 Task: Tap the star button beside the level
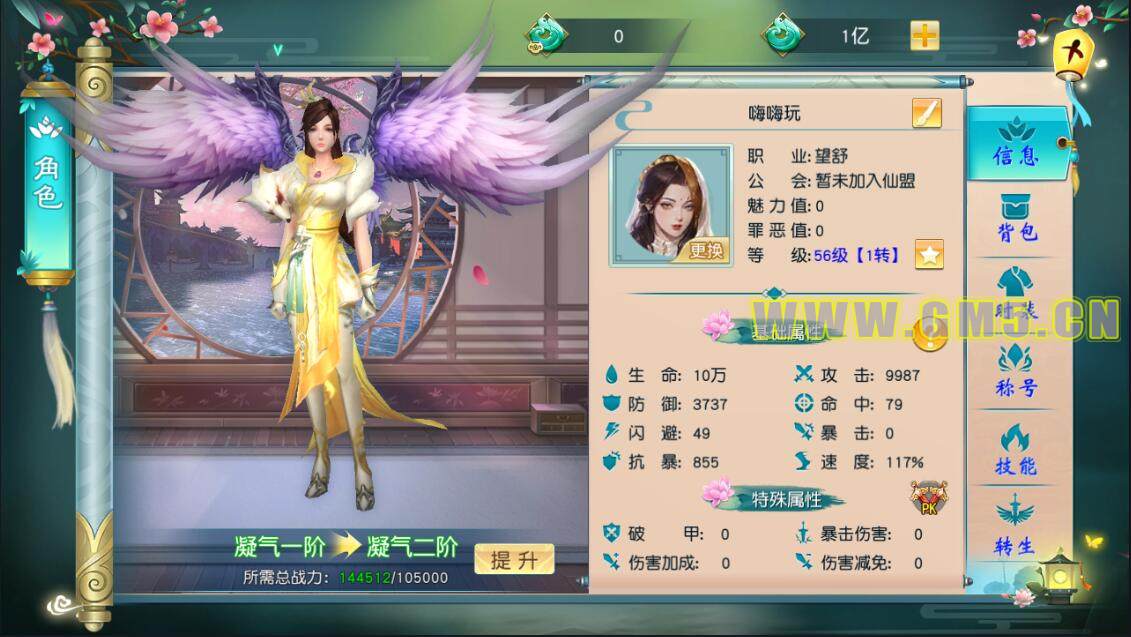[x=929, y=255]
